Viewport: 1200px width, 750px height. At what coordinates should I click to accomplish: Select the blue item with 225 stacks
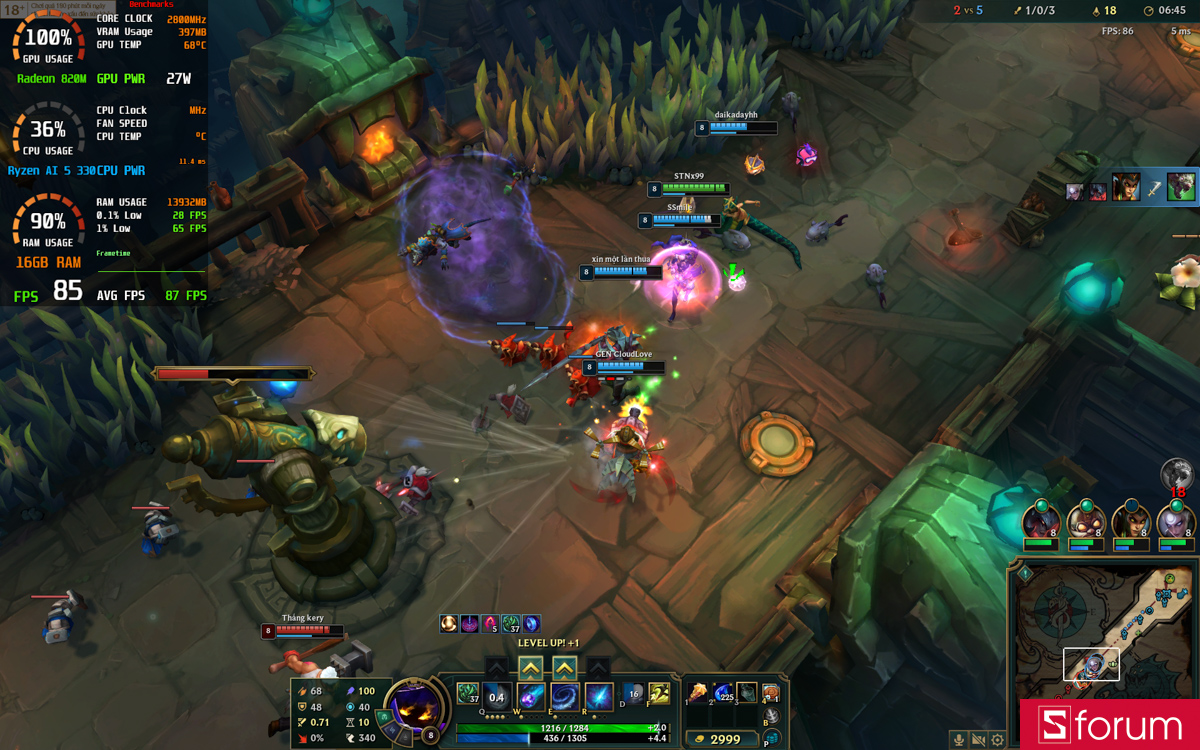[x=722, y=693]
